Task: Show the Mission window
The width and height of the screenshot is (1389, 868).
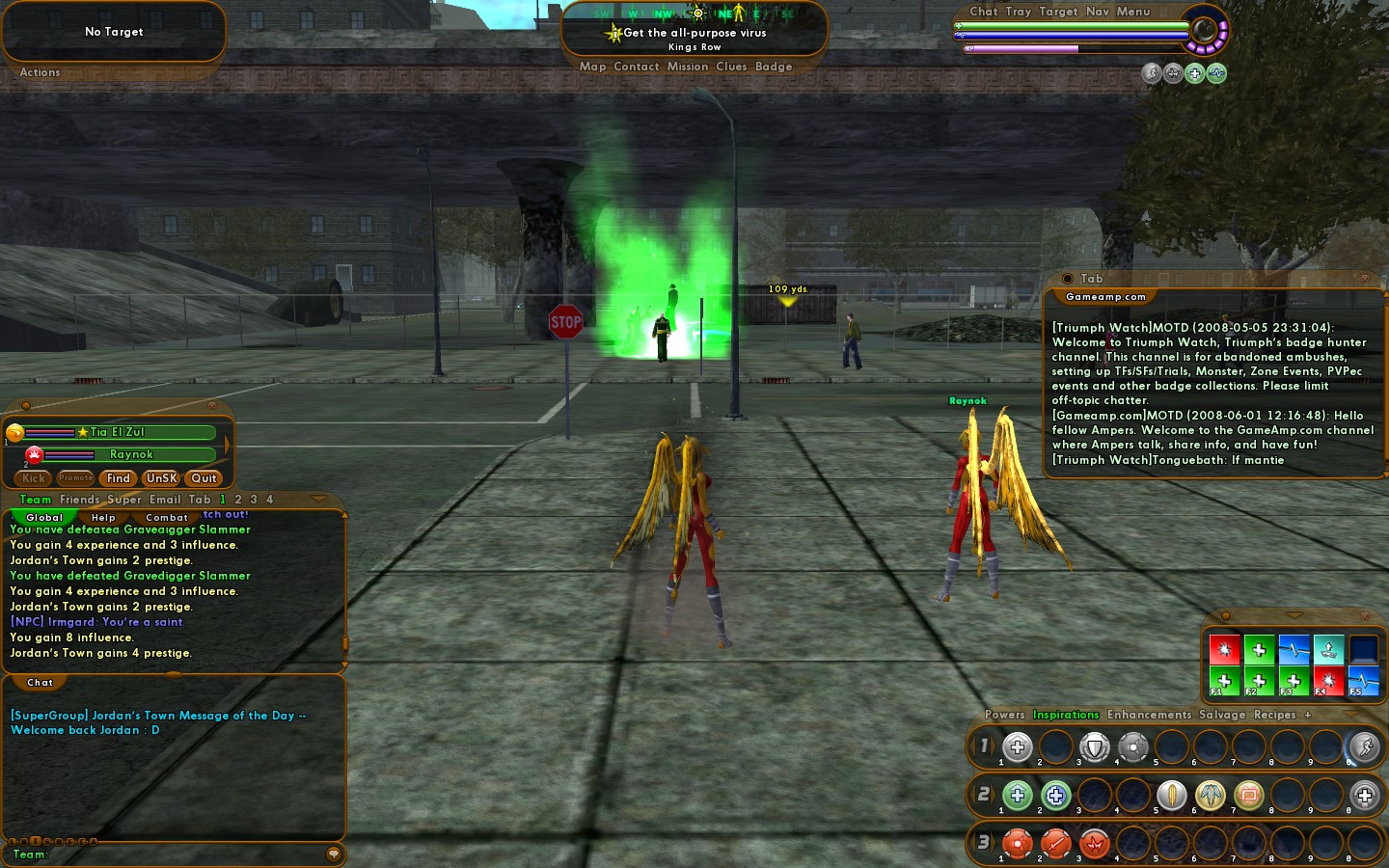Action: [687, 67]
